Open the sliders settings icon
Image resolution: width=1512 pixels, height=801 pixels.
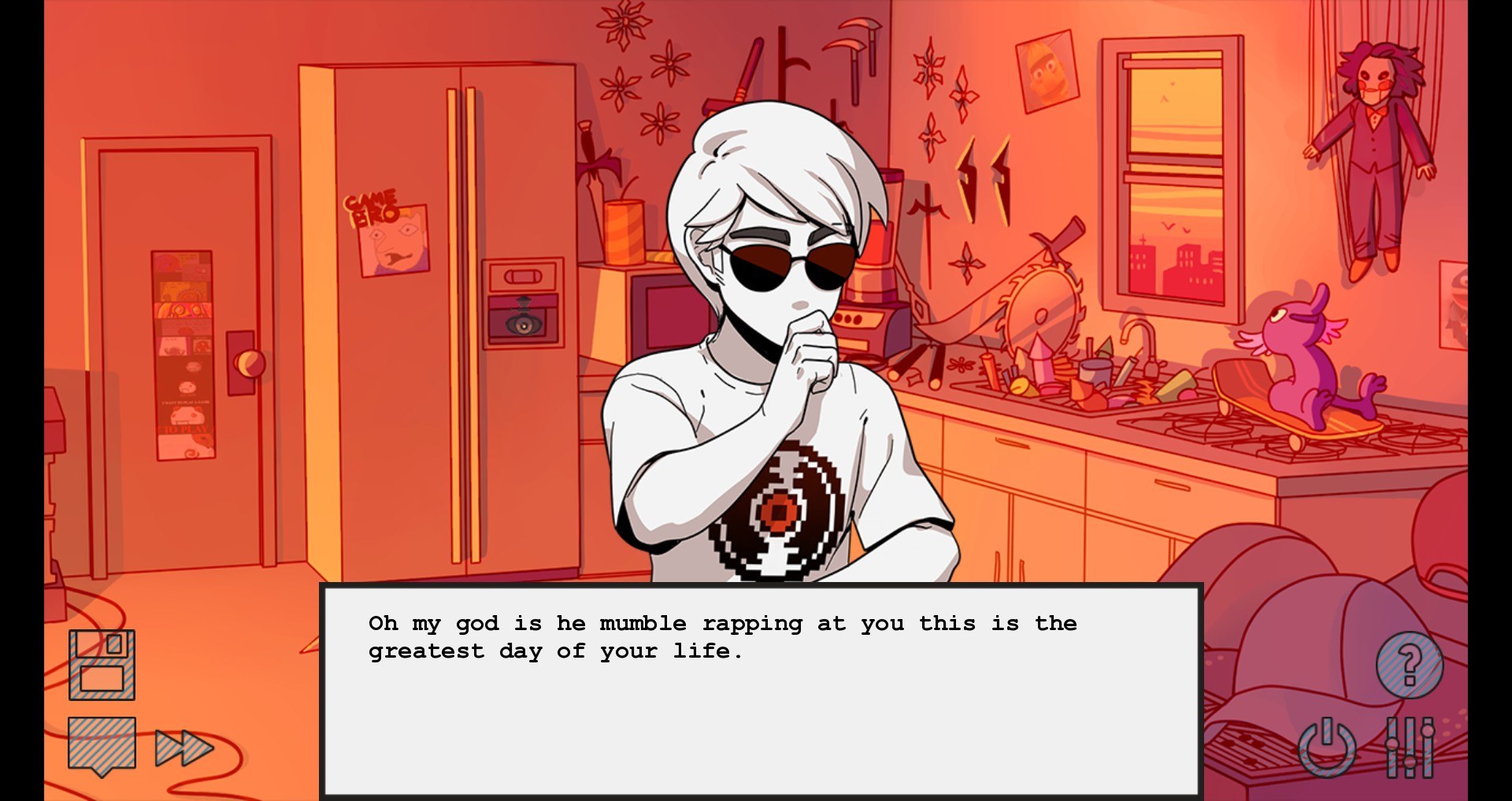(1410, 747)
